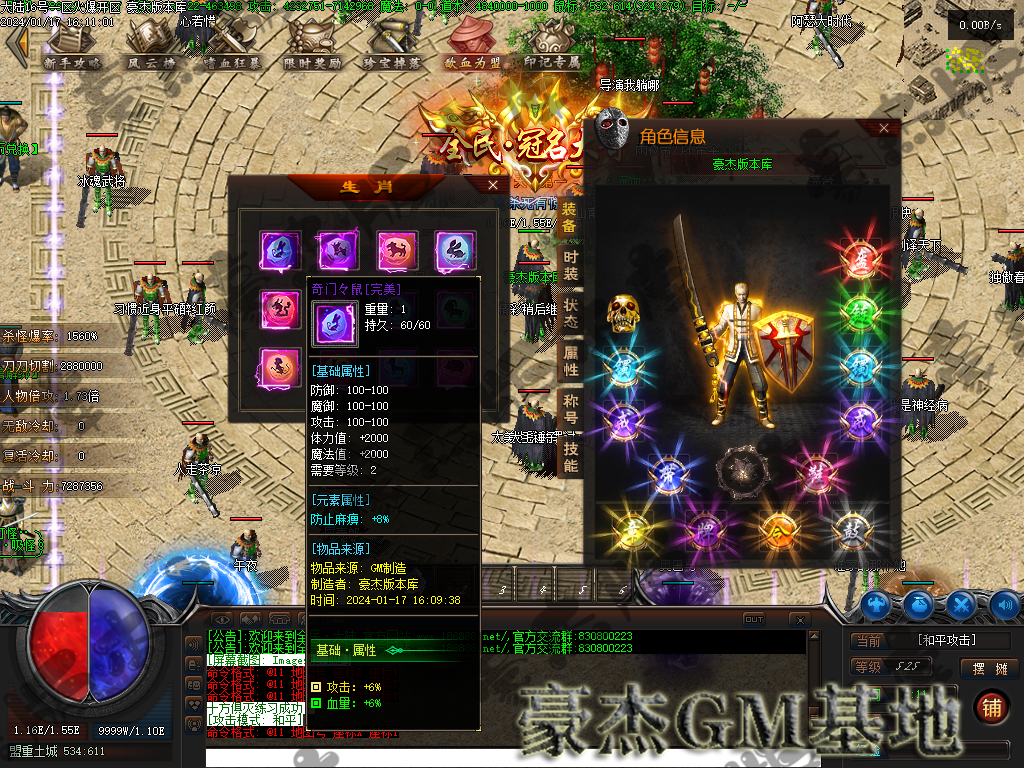Viewport: 1024px width, 768px height.
Task: Close the 生肖 zodiac window
Action: 493,185
